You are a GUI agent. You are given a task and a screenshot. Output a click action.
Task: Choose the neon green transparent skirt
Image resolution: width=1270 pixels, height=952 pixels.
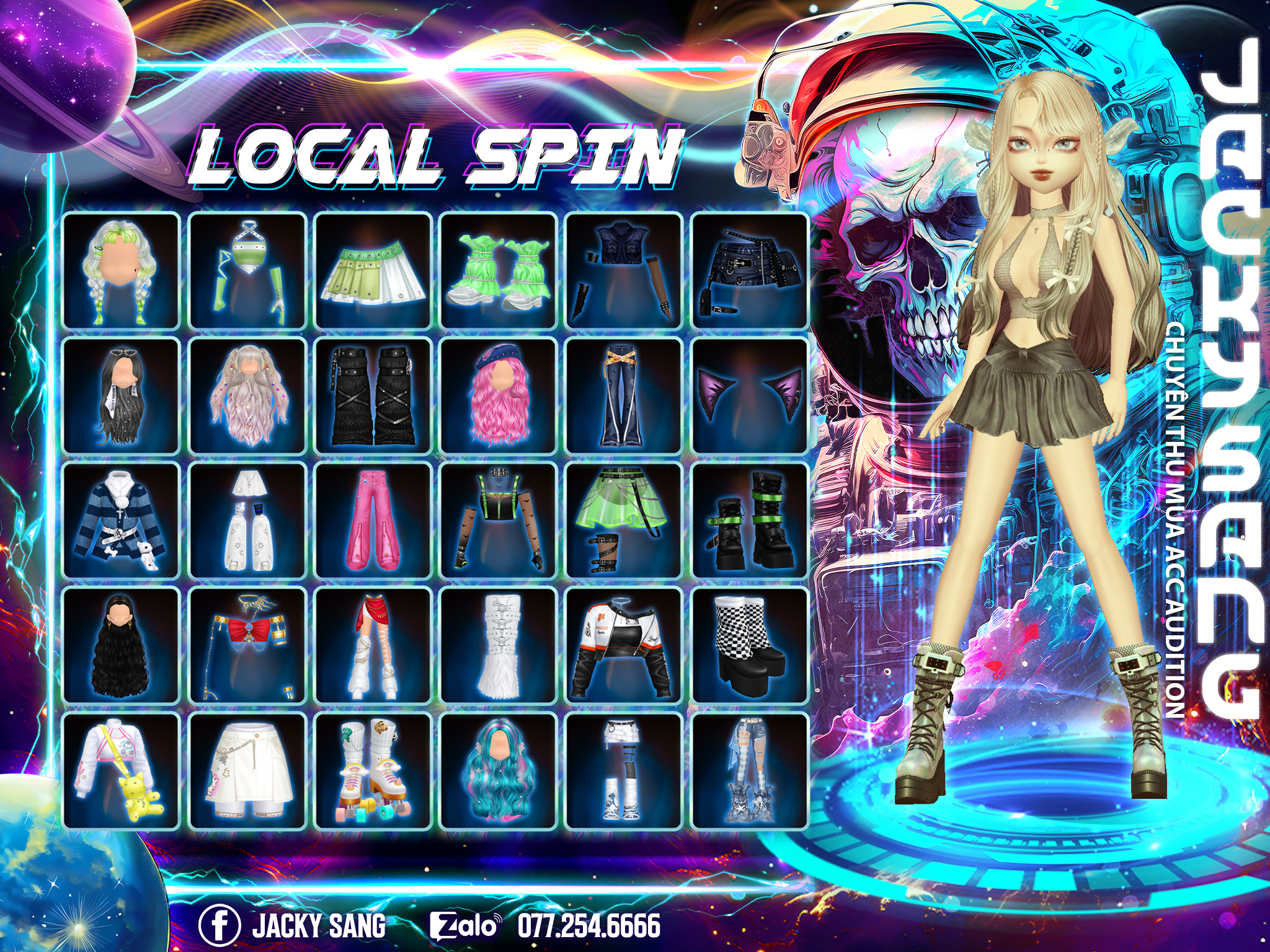[x=624, y=521]
